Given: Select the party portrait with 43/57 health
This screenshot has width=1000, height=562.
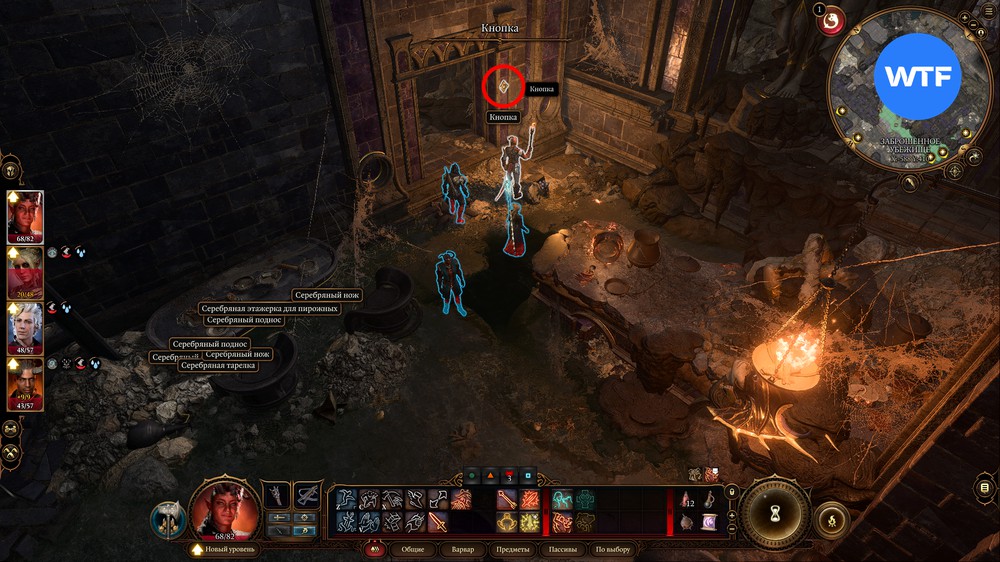Looking at the screenshot, I should point(26,384).
